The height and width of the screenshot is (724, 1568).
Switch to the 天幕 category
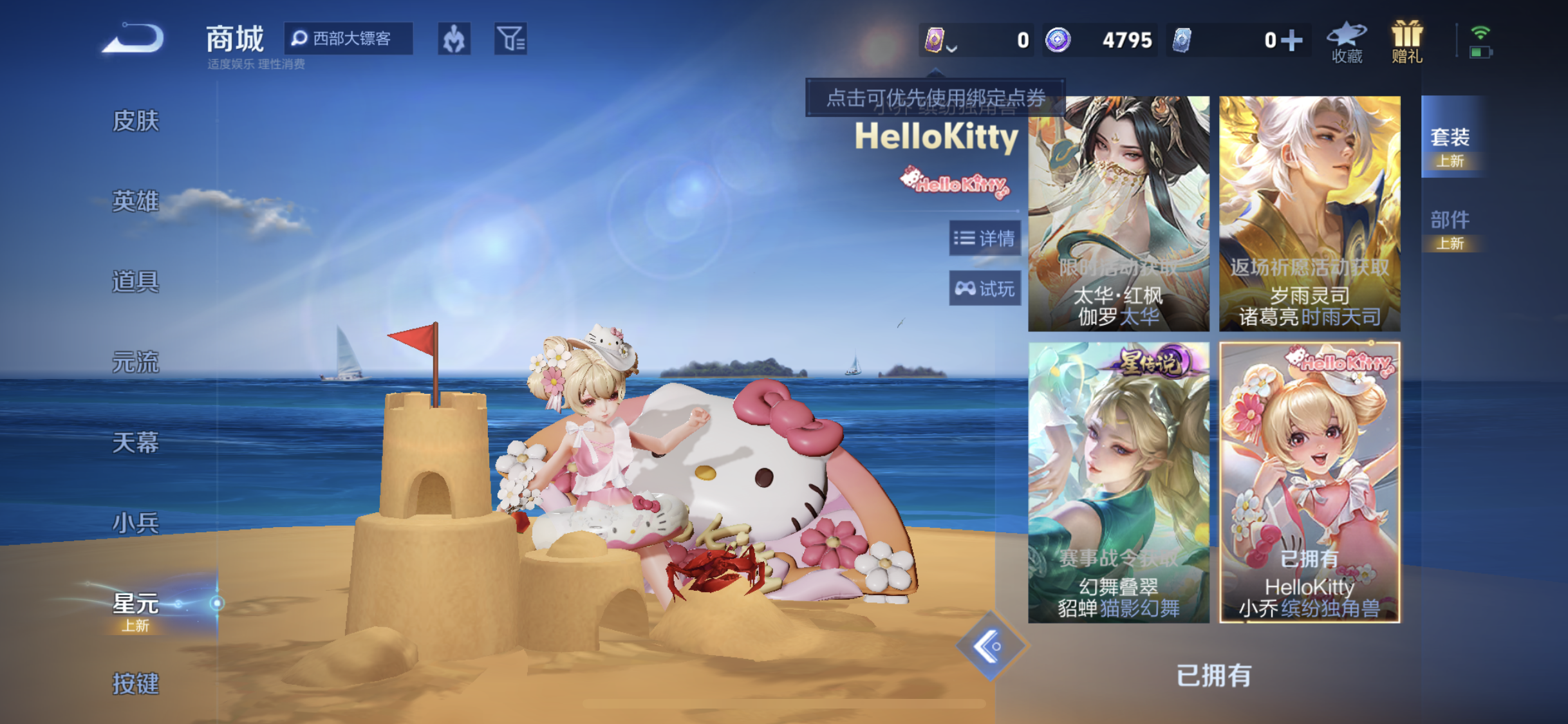[135, 442]
